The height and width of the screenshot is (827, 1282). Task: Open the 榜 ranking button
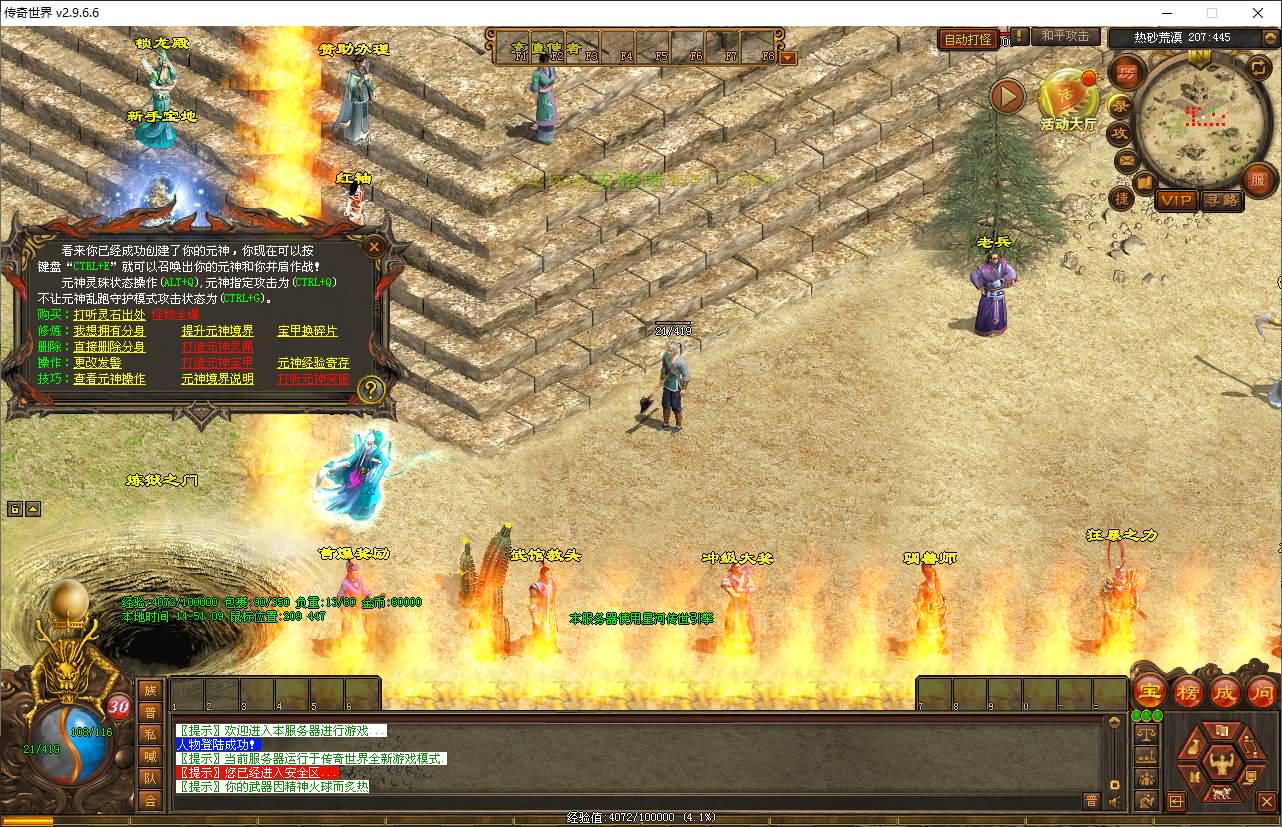pos(1188,691)
